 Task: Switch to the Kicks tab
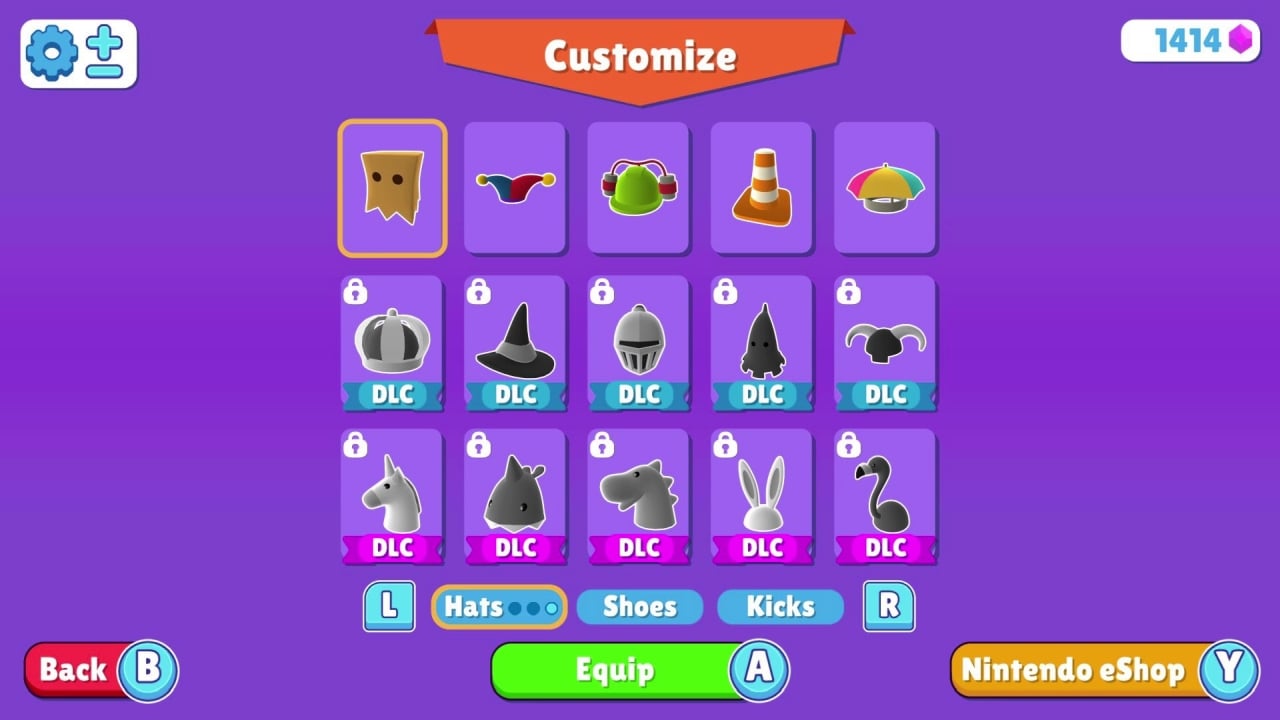780,607
